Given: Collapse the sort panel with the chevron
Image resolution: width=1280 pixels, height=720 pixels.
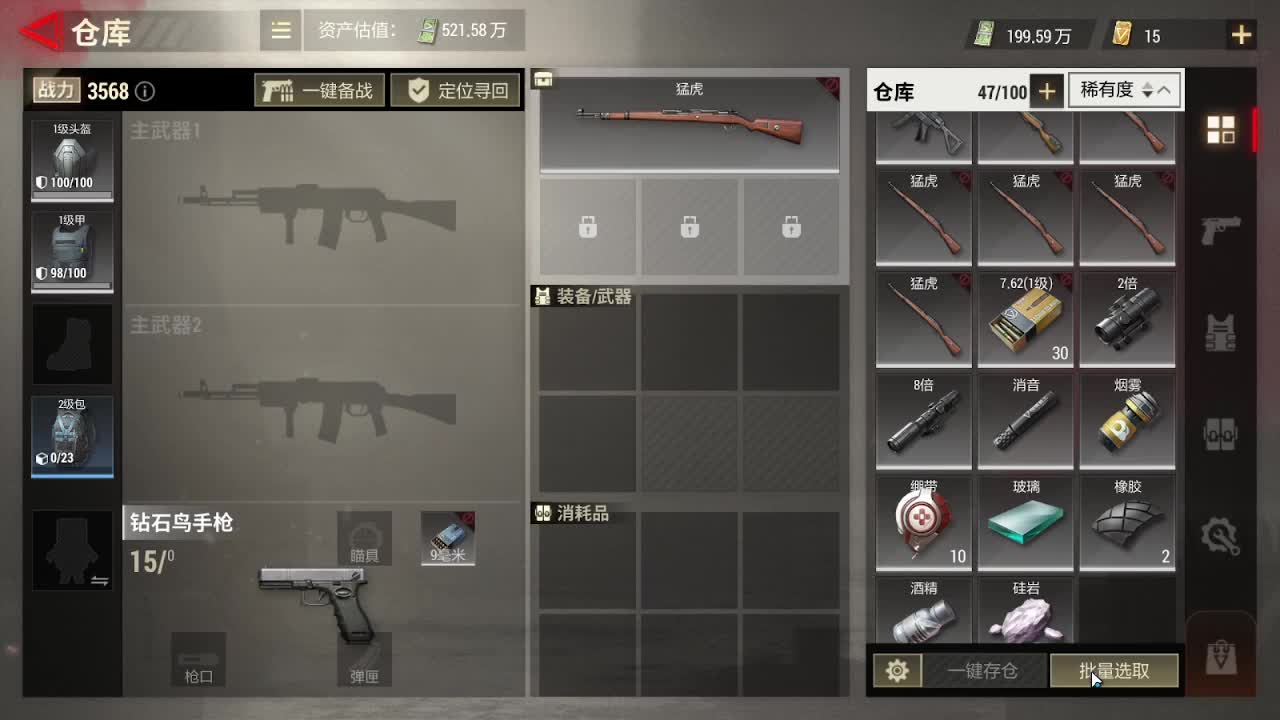Looking at the screenshot, I should coord(1163,90).
